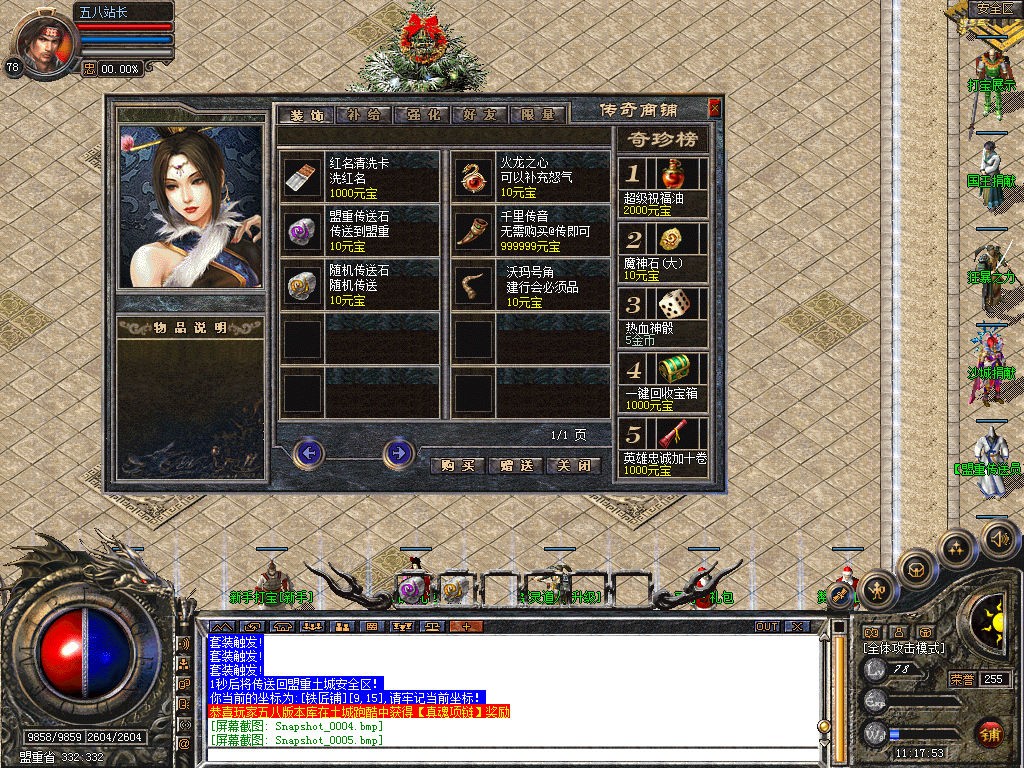This screenshot has width=1024, height=768.
Task: Select the 沃玛号角 item
Action: pos(472,286)
